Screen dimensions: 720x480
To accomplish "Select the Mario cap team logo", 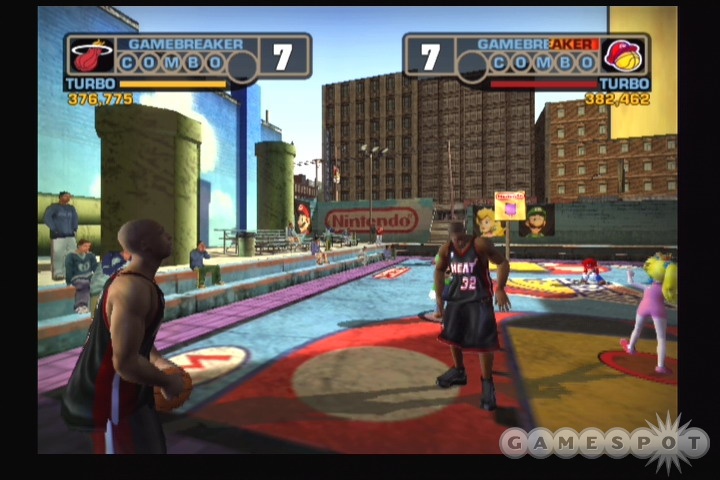I will [x=624, y=56].
